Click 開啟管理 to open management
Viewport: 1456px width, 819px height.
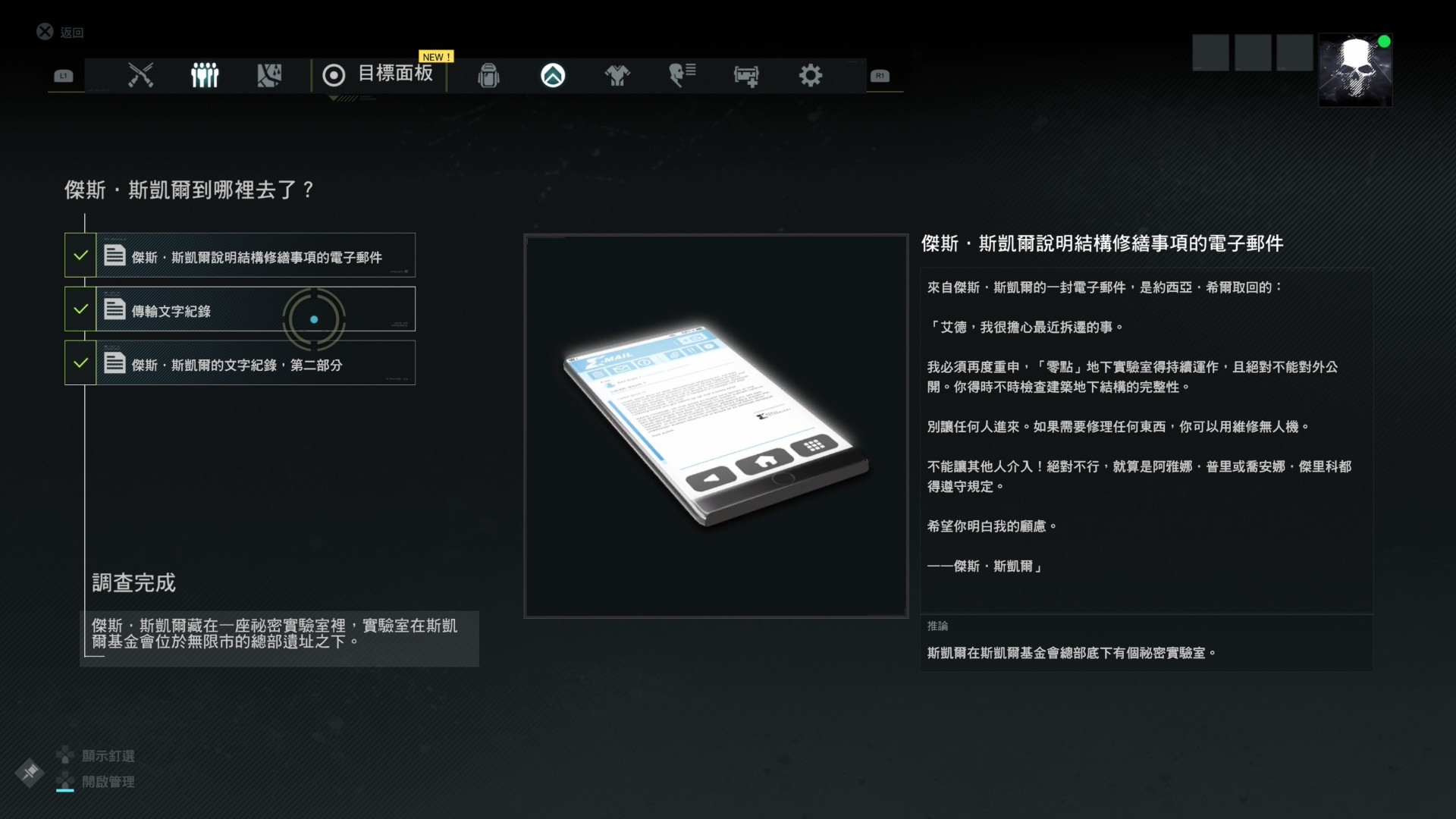point(108,782)
